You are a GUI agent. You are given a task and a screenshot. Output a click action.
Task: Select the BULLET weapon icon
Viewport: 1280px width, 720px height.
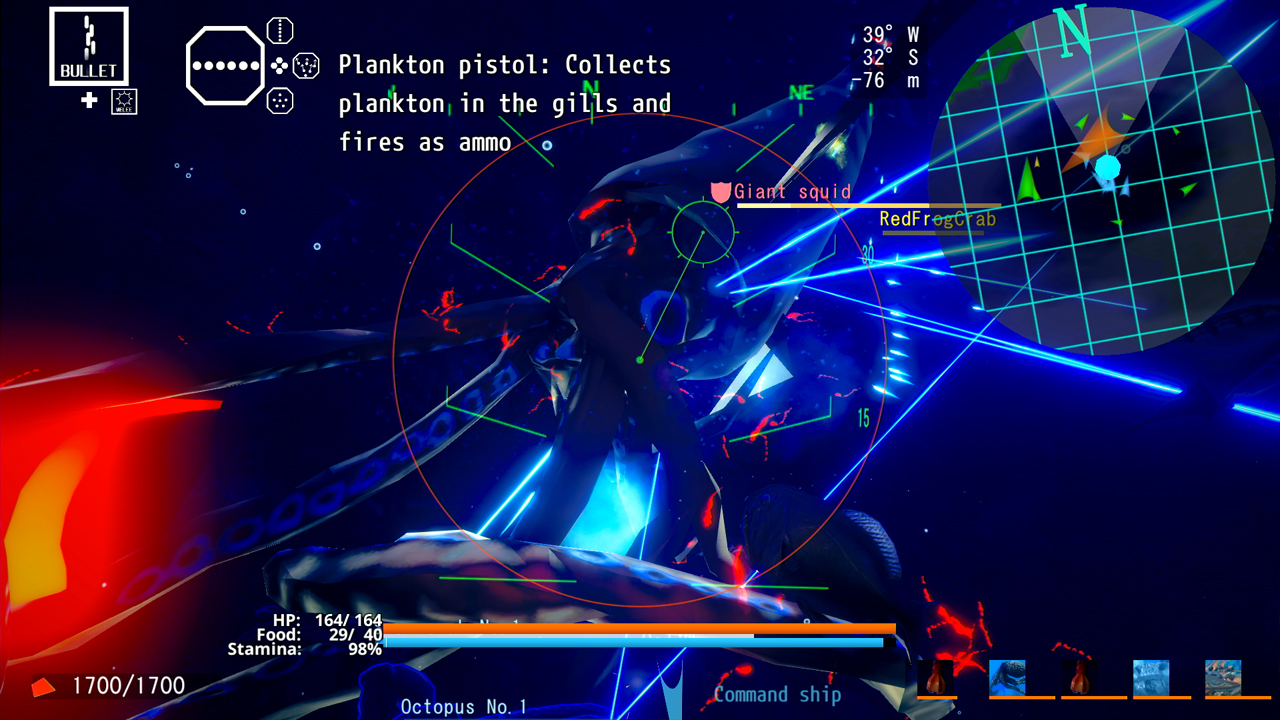click(88, 45)
